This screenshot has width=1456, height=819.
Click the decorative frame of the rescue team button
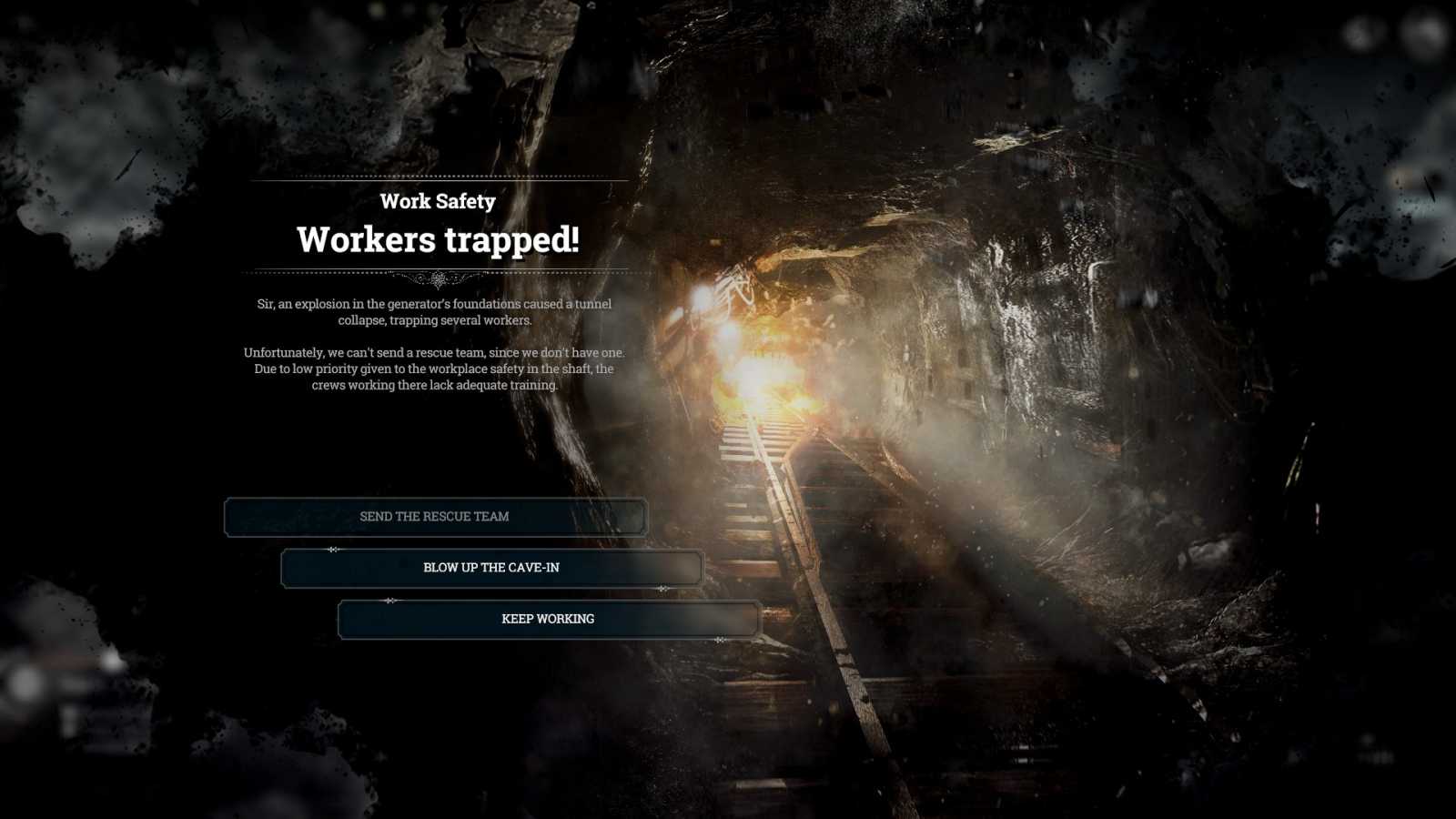(x=229, y=516)
